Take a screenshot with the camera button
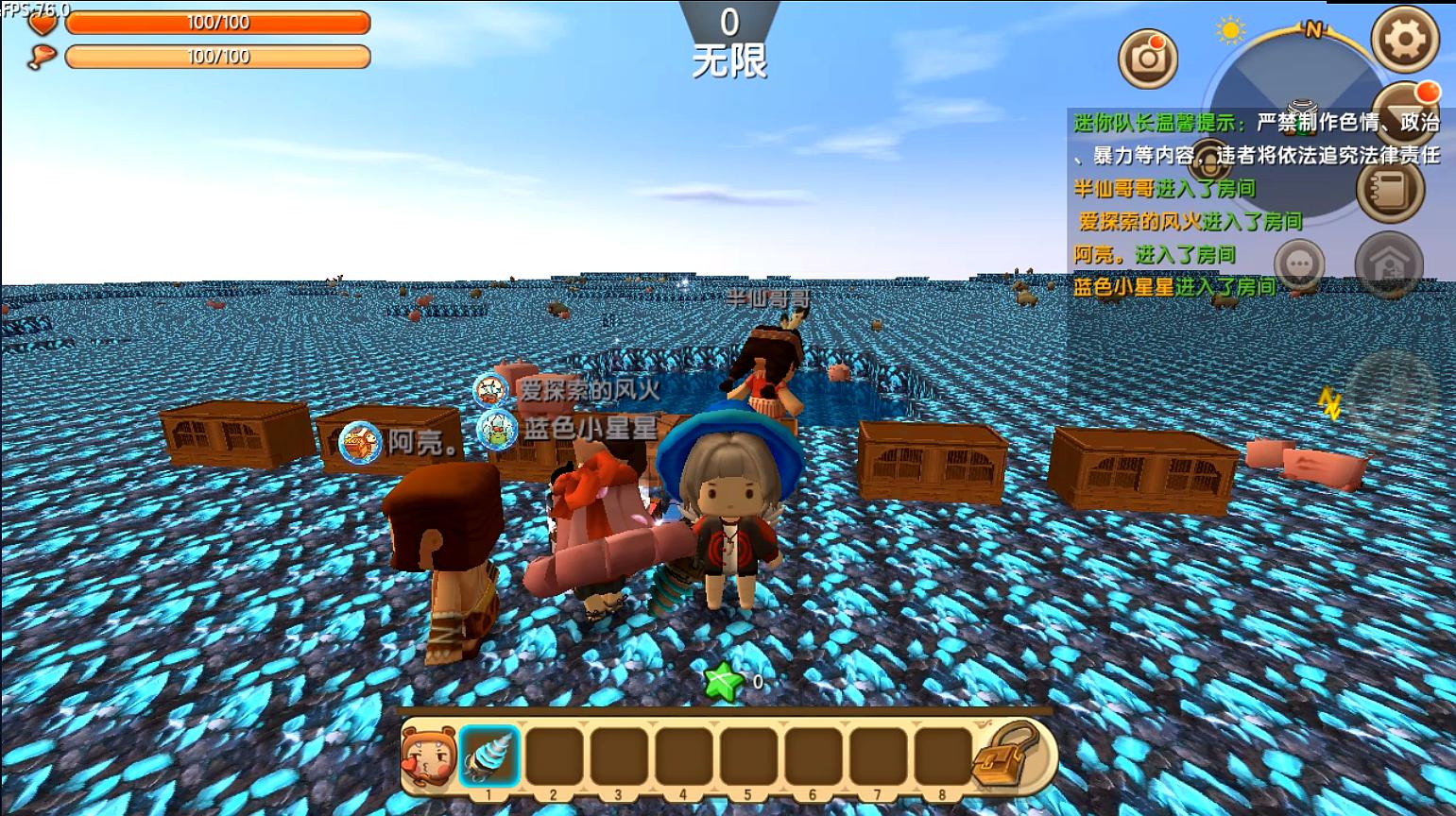The height and width of the screenshot is (816, 1456). [1148, 58]
